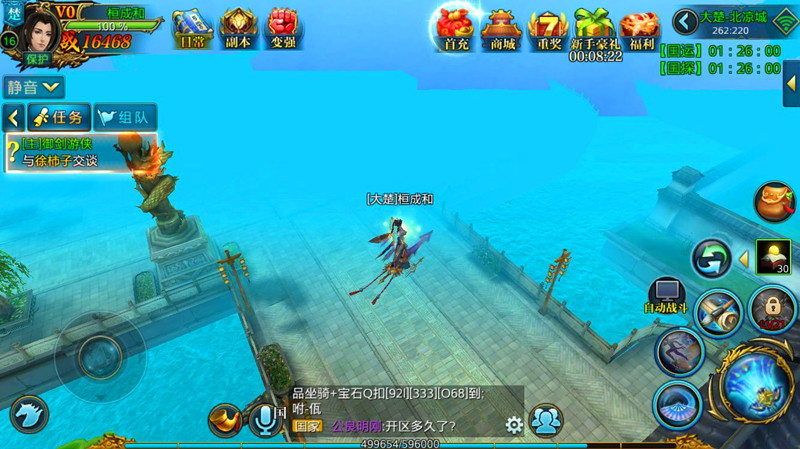Click the player portrait avatar
This screenshot has width=800, height=449.
pos(40,32)
